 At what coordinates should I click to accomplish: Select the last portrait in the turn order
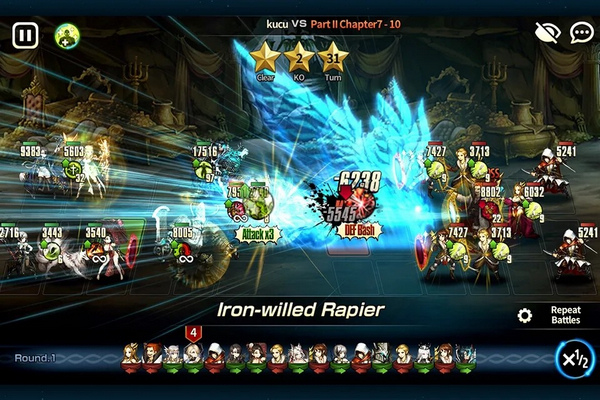465,356
